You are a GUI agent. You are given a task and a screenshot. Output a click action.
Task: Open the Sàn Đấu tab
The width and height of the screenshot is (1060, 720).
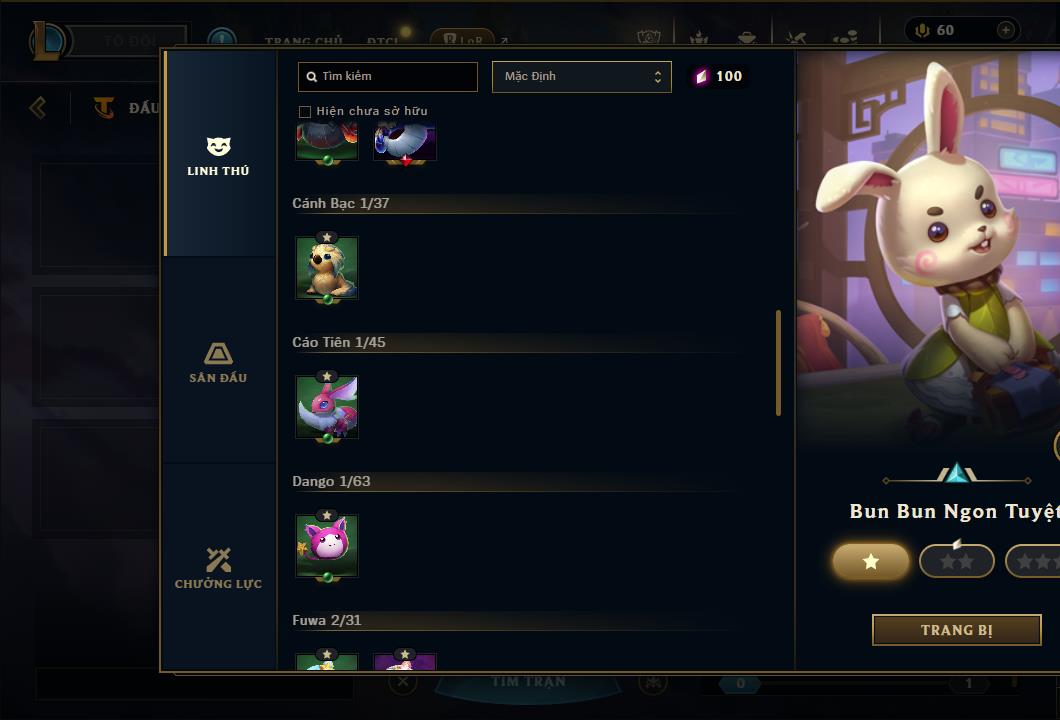[x=218, y=362]
